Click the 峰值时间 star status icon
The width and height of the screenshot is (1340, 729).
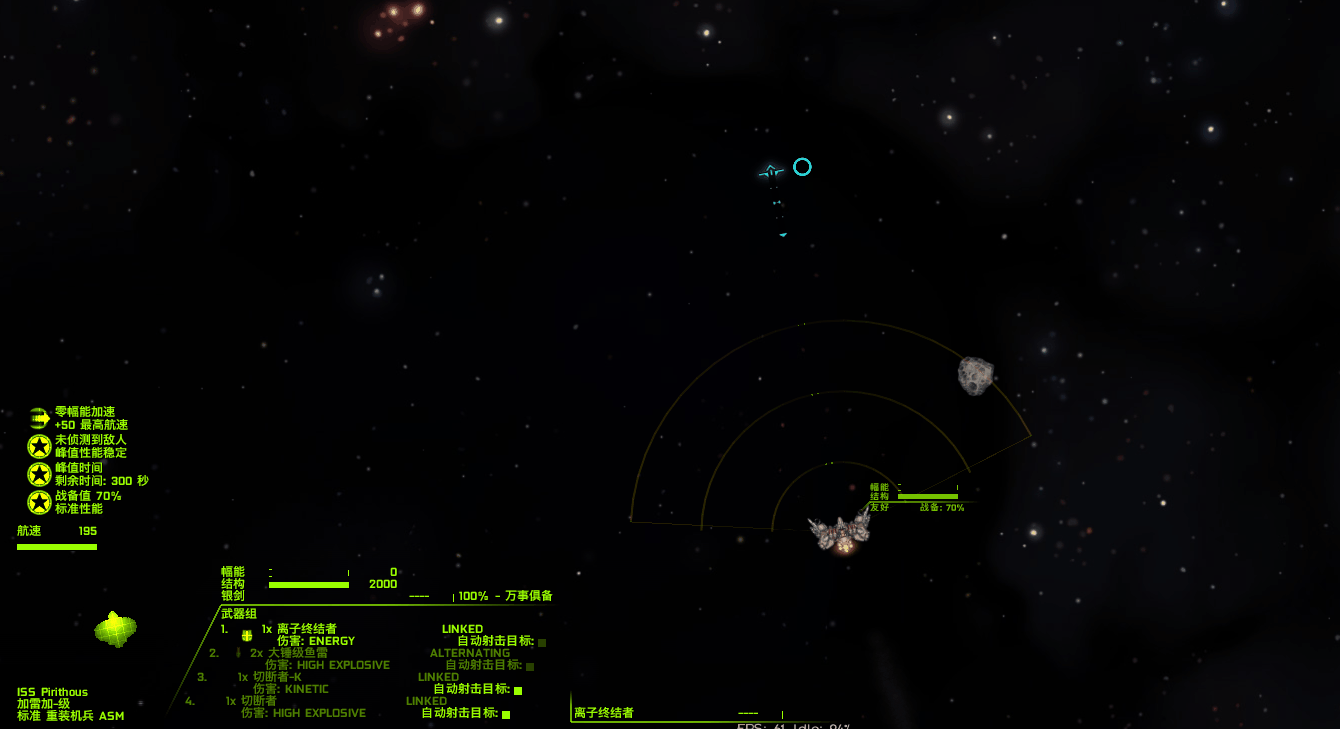[x=39, y=474]
